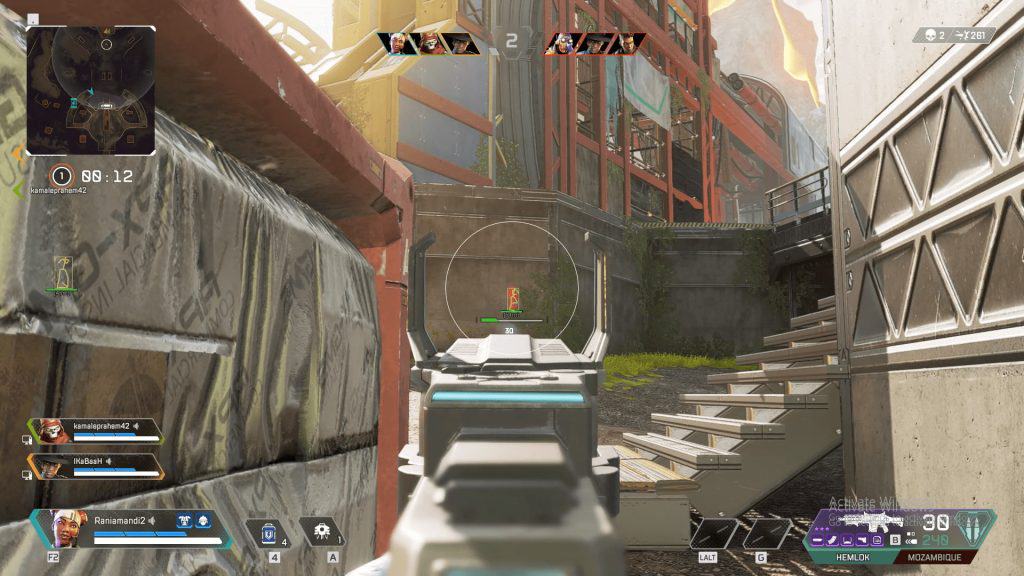Select the grenade ordnance slot
Image resolution: width=1024 pixels, height=576 pixels.
[323, 532]
